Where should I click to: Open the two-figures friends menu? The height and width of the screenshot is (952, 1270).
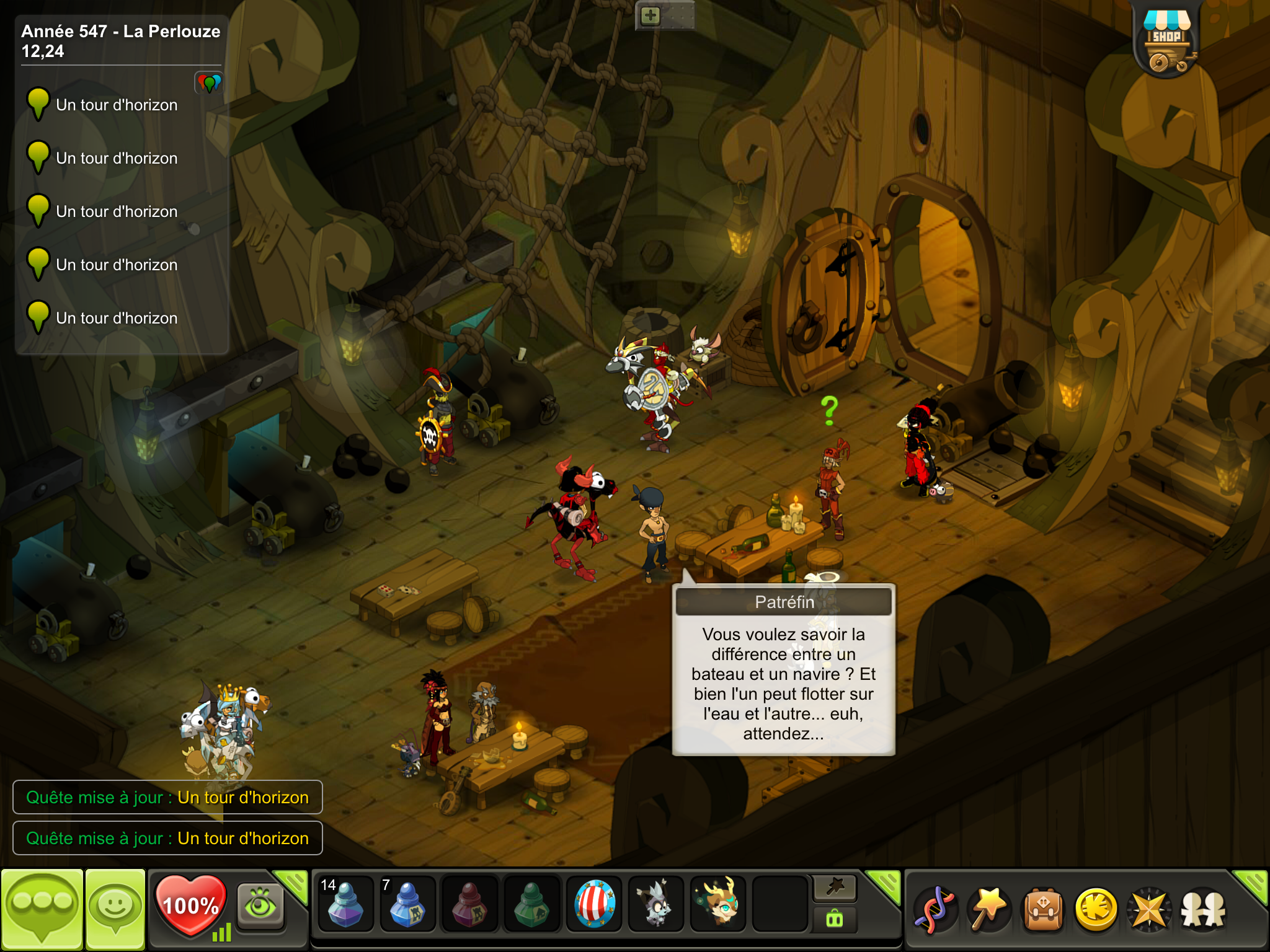[x=1203, y=909]
